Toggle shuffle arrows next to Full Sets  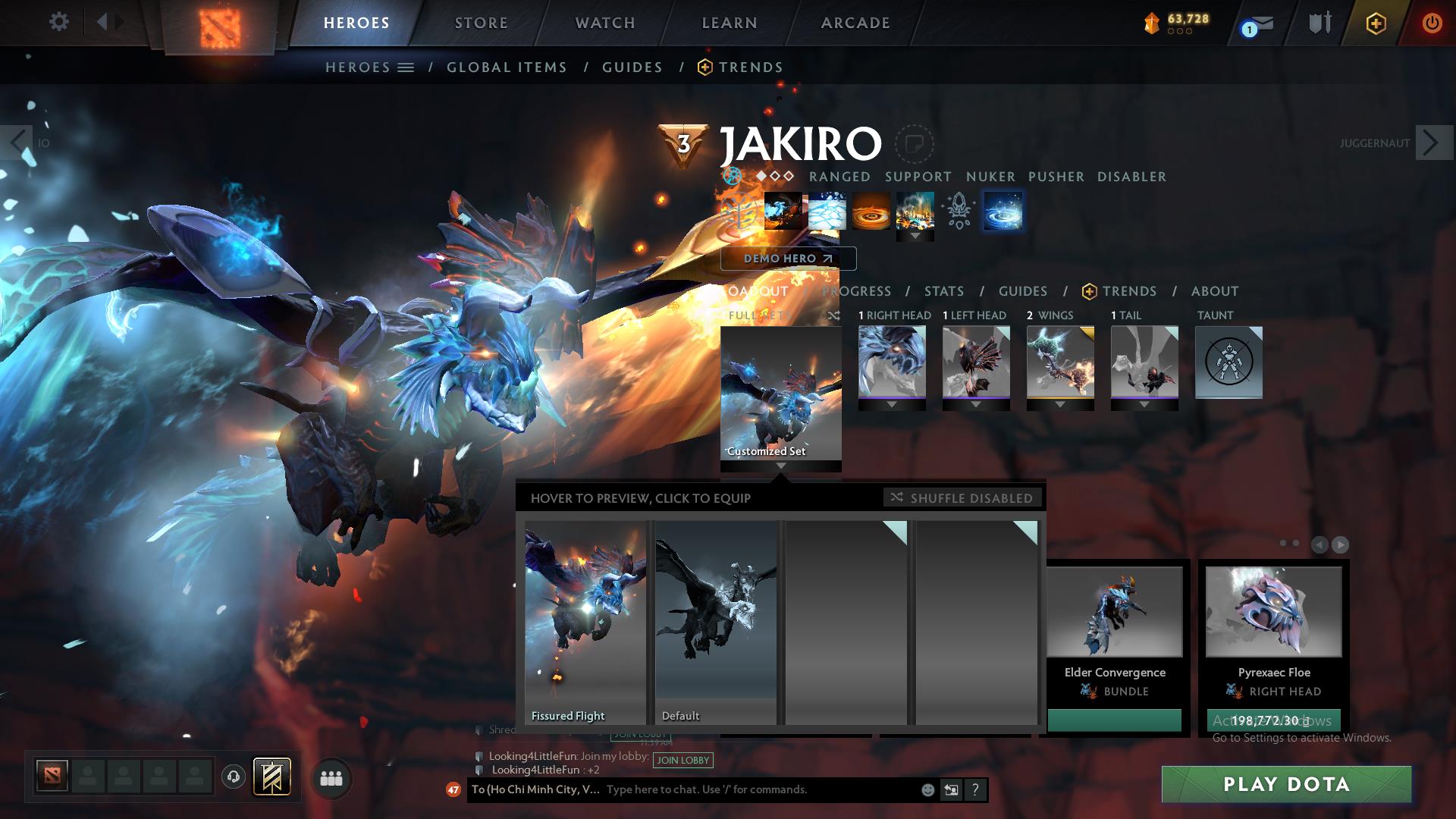pyautogui.click(x=834, y=315)
